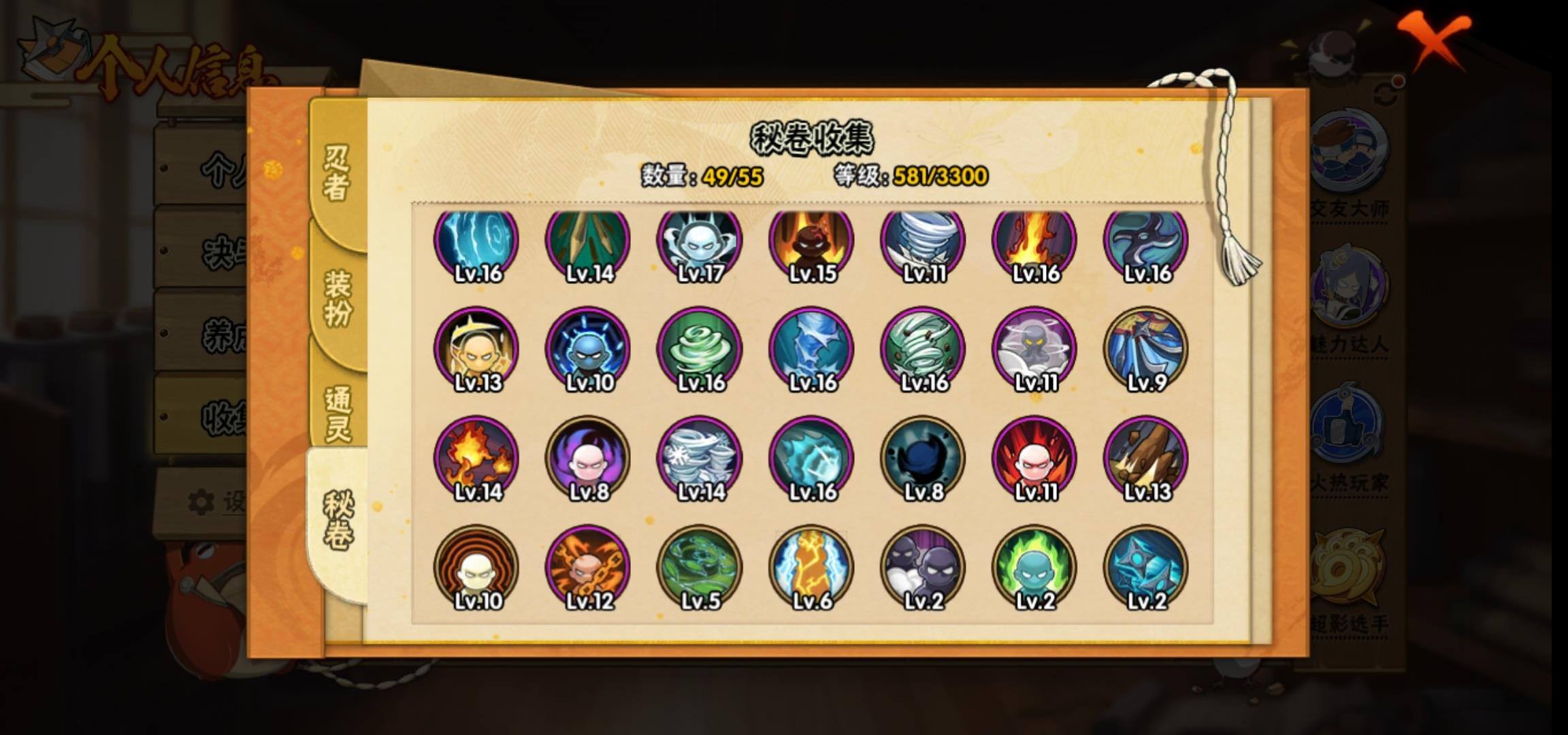Viewport: 1568px width, 735px height.
Task: Choose the Lv.10 blue lightning figure scroll
Action: pyautogui.click(x=588, y=350)
